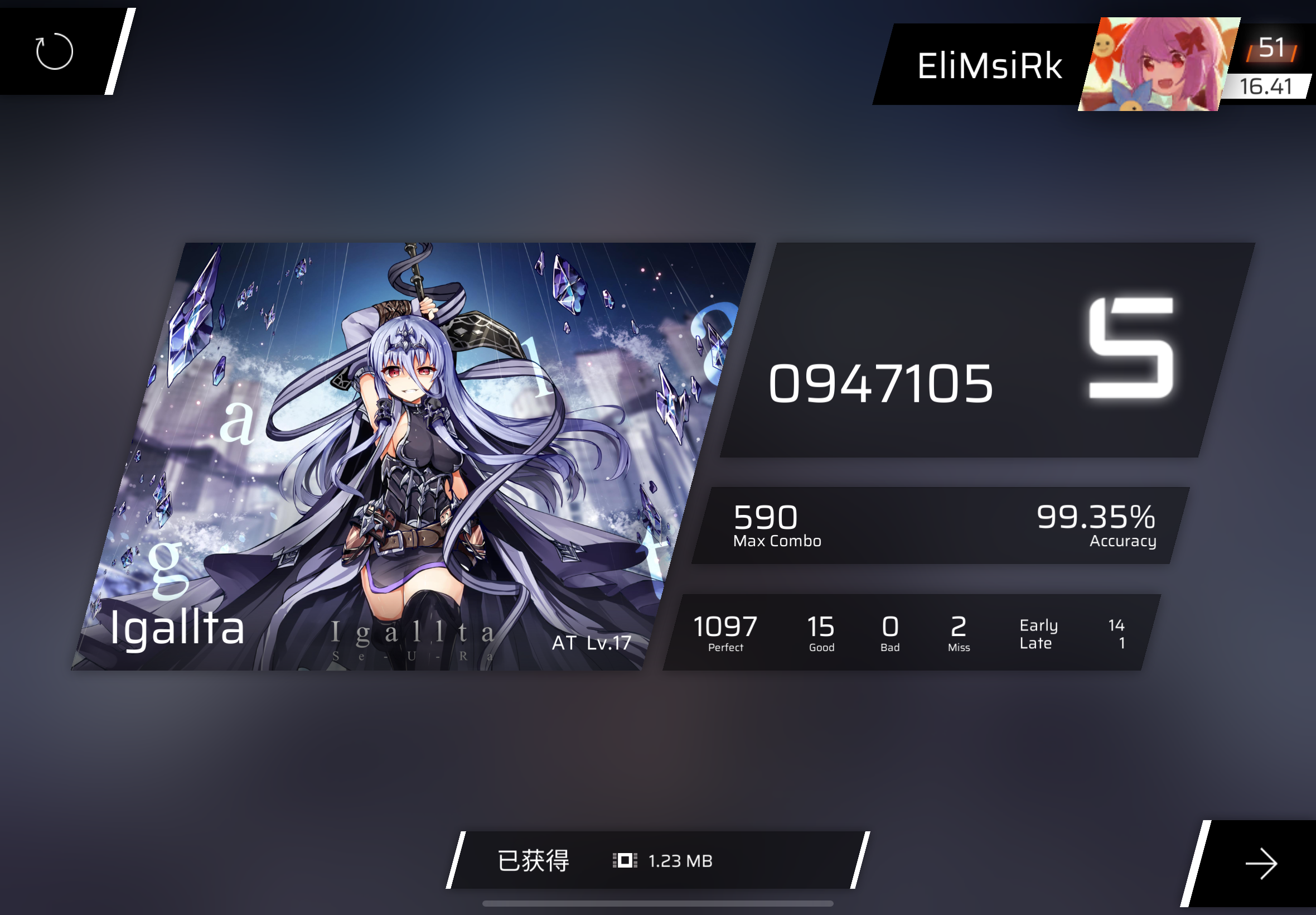This screenshot has width=1316, height=915.
Task: Click the retry arrow icon top-left
Action: (x=55, y=51)
